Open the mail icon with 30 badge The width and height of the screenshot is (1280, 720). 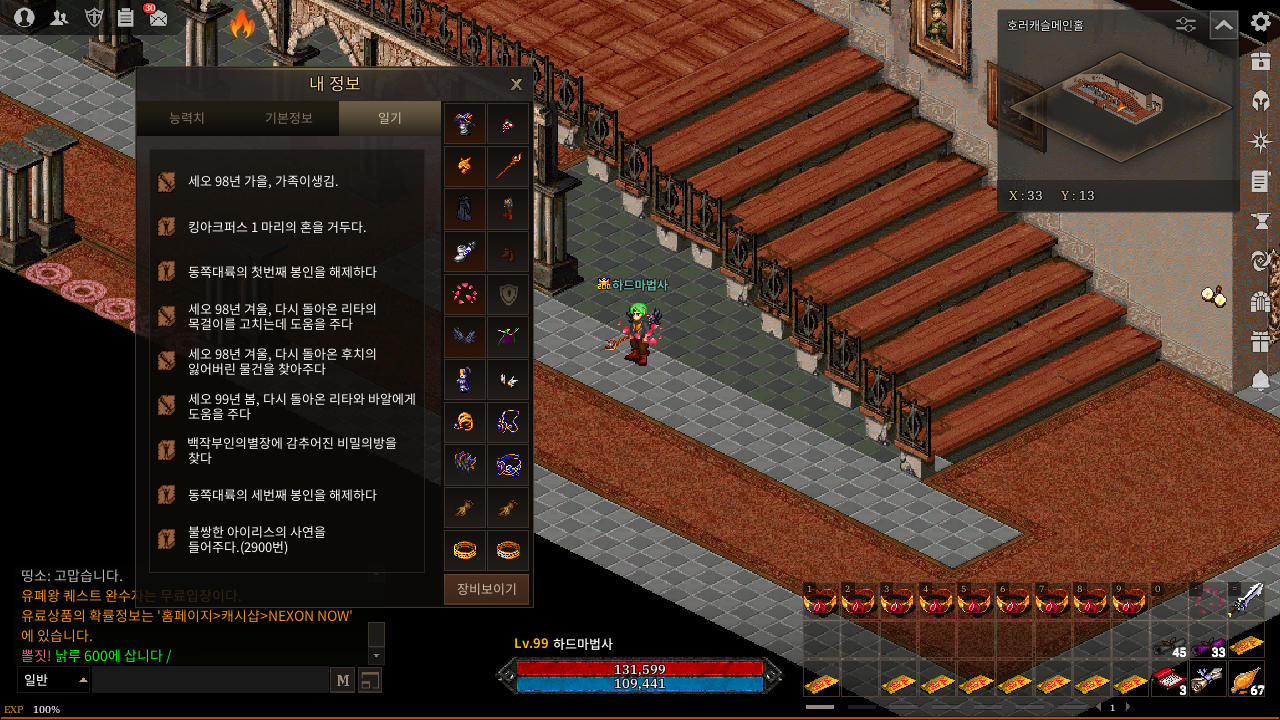(x=157, y=17)
